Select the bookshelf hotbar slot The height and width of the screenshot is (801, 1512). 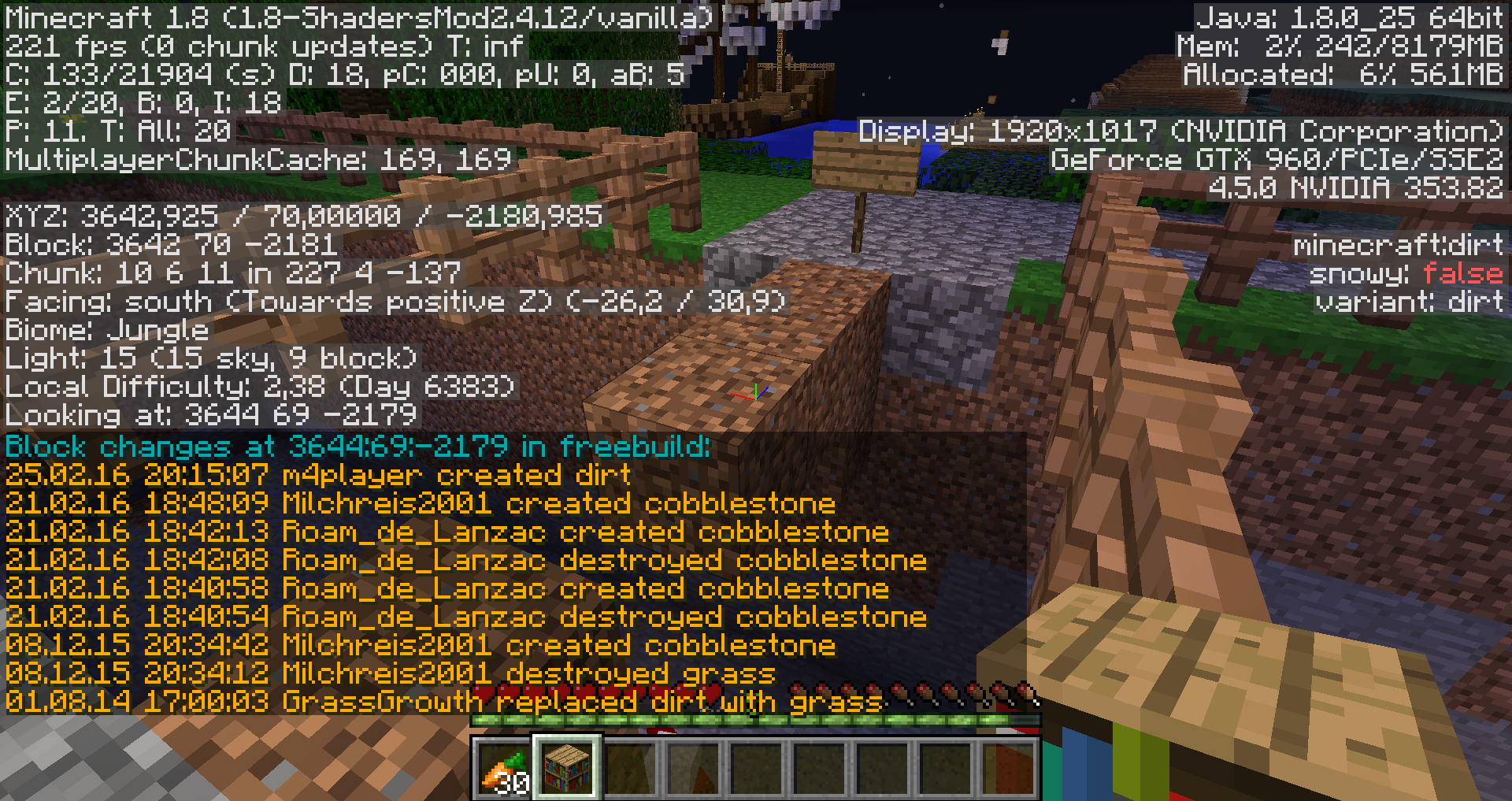[567, 767]
